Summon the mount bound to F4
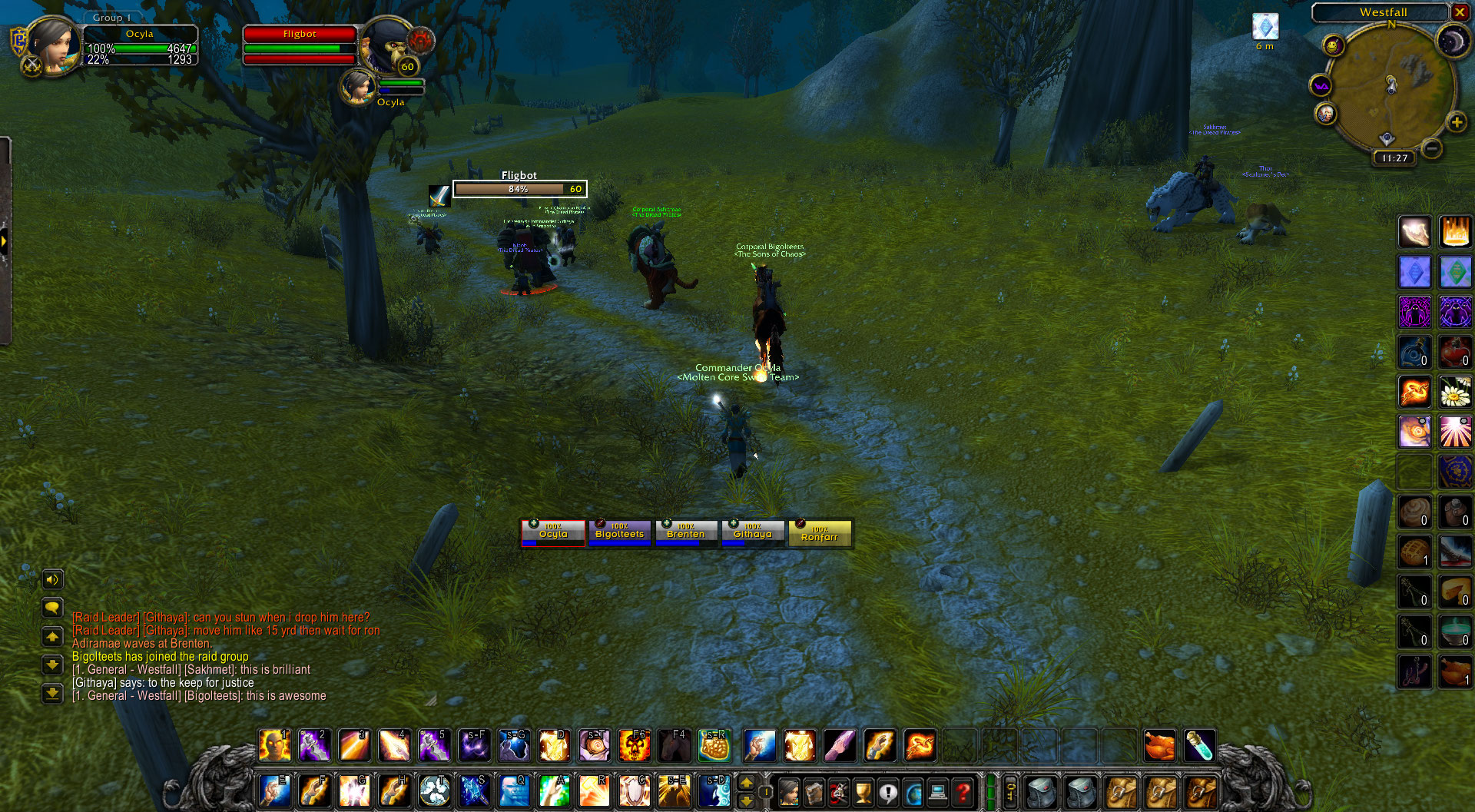Screen dimensions: 1475x812 pyautogui.click(x=674, y=745)
